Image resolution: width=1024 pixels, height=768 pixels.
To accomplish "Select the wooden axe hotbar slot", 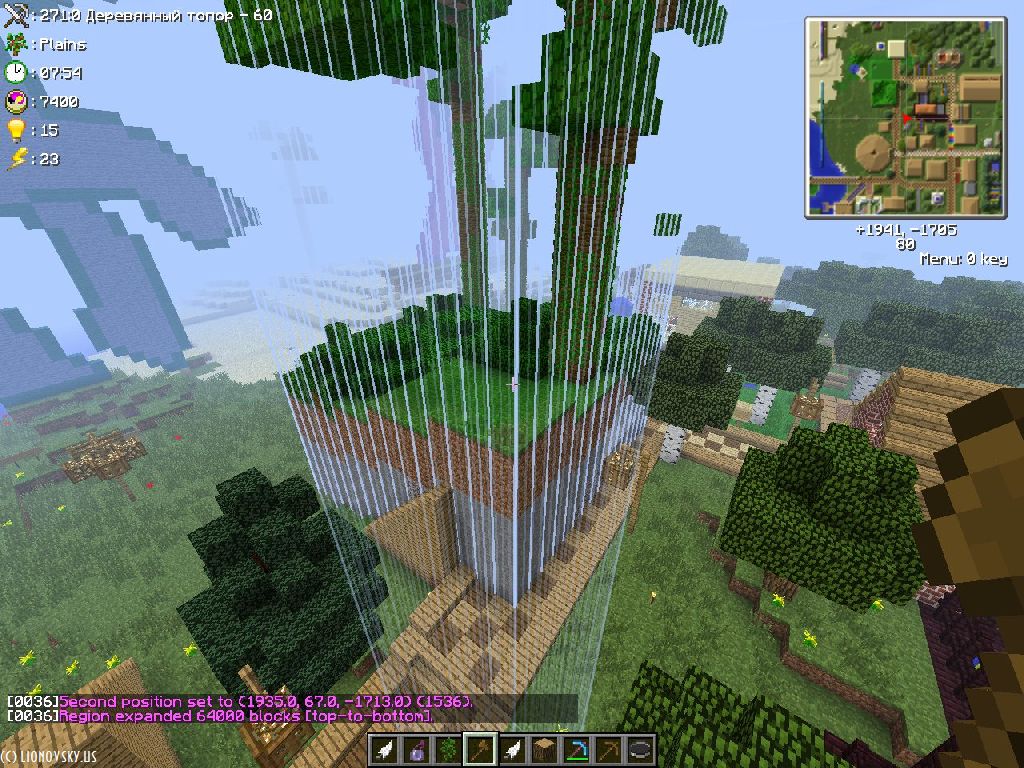I will (x=481, y=750).
